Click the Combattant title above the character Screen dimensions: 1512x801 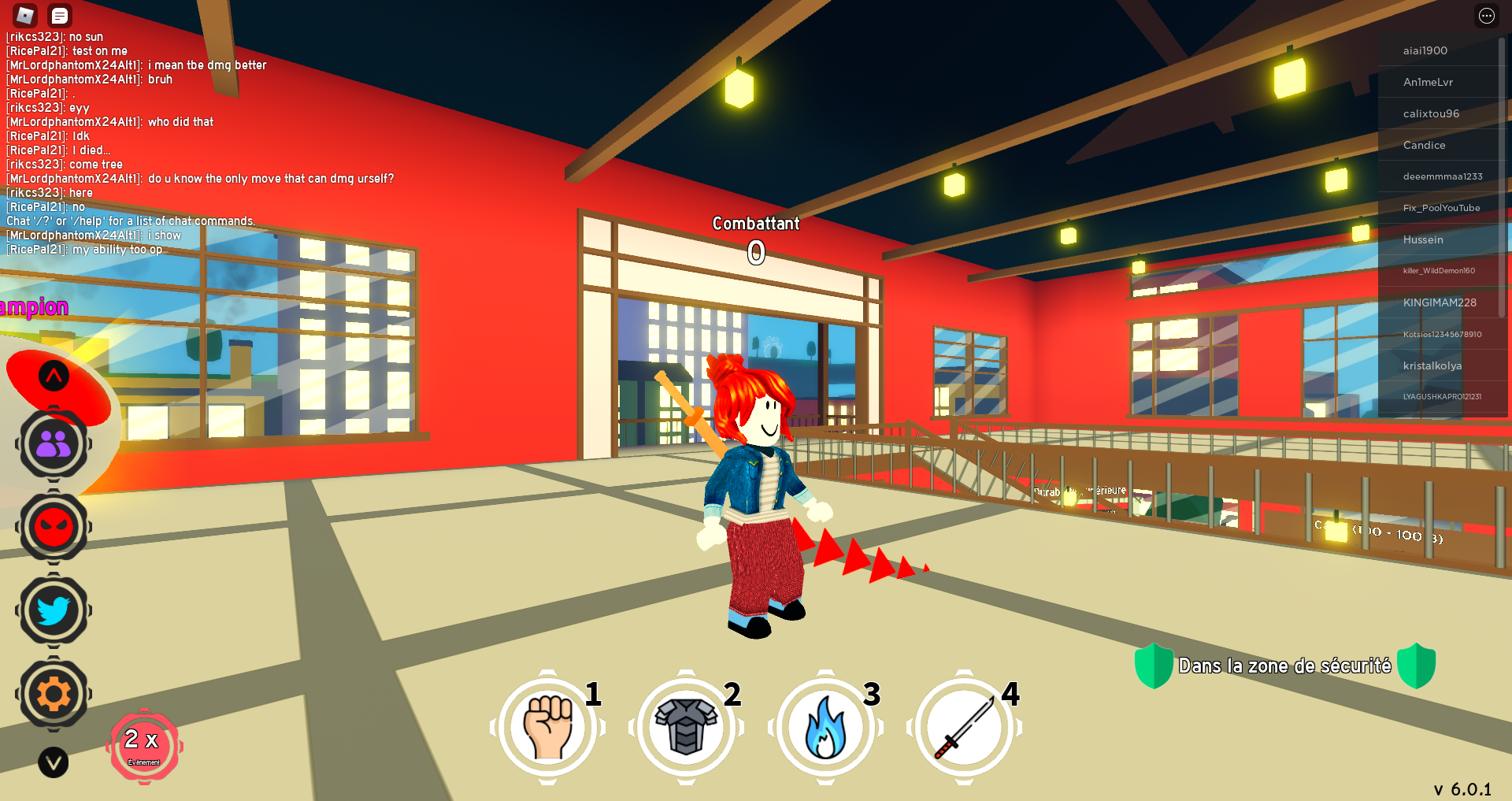pyautogui.click(x=755, y=224)
